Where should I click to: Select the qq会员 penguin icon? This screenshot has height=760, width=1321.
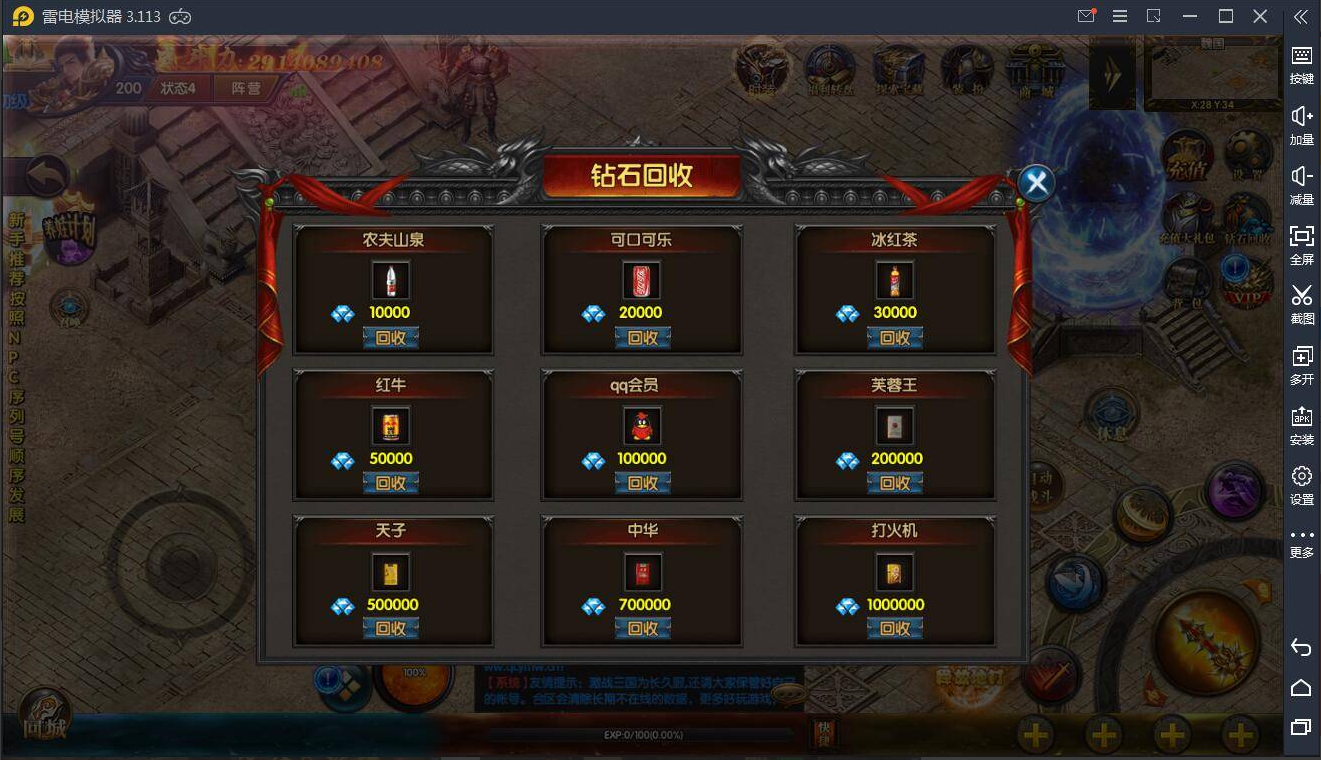click(x=642, y=427)
